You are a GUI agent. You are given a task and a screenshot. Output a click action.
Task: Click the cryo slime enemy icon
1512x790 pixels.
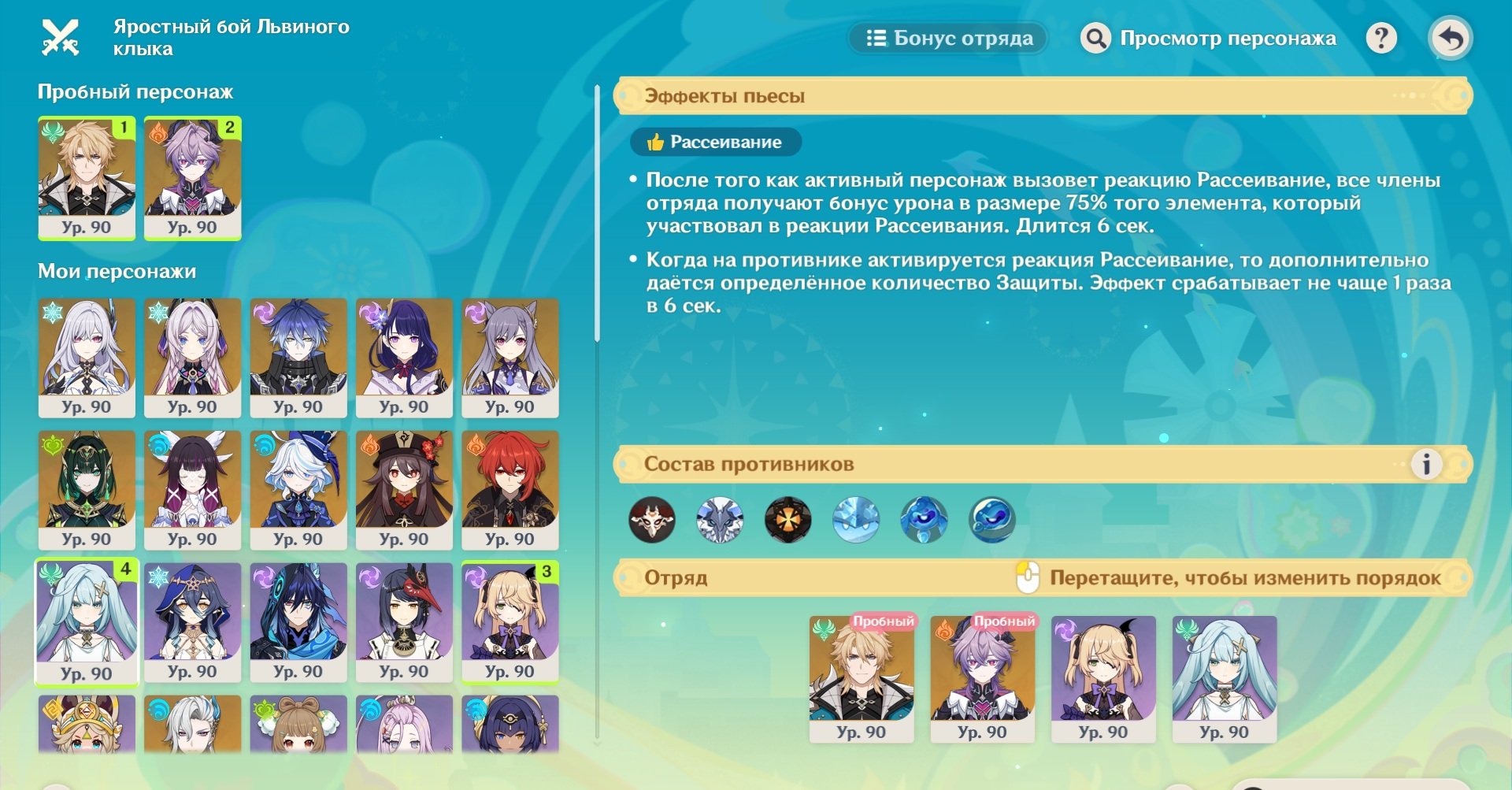(858, 520)
